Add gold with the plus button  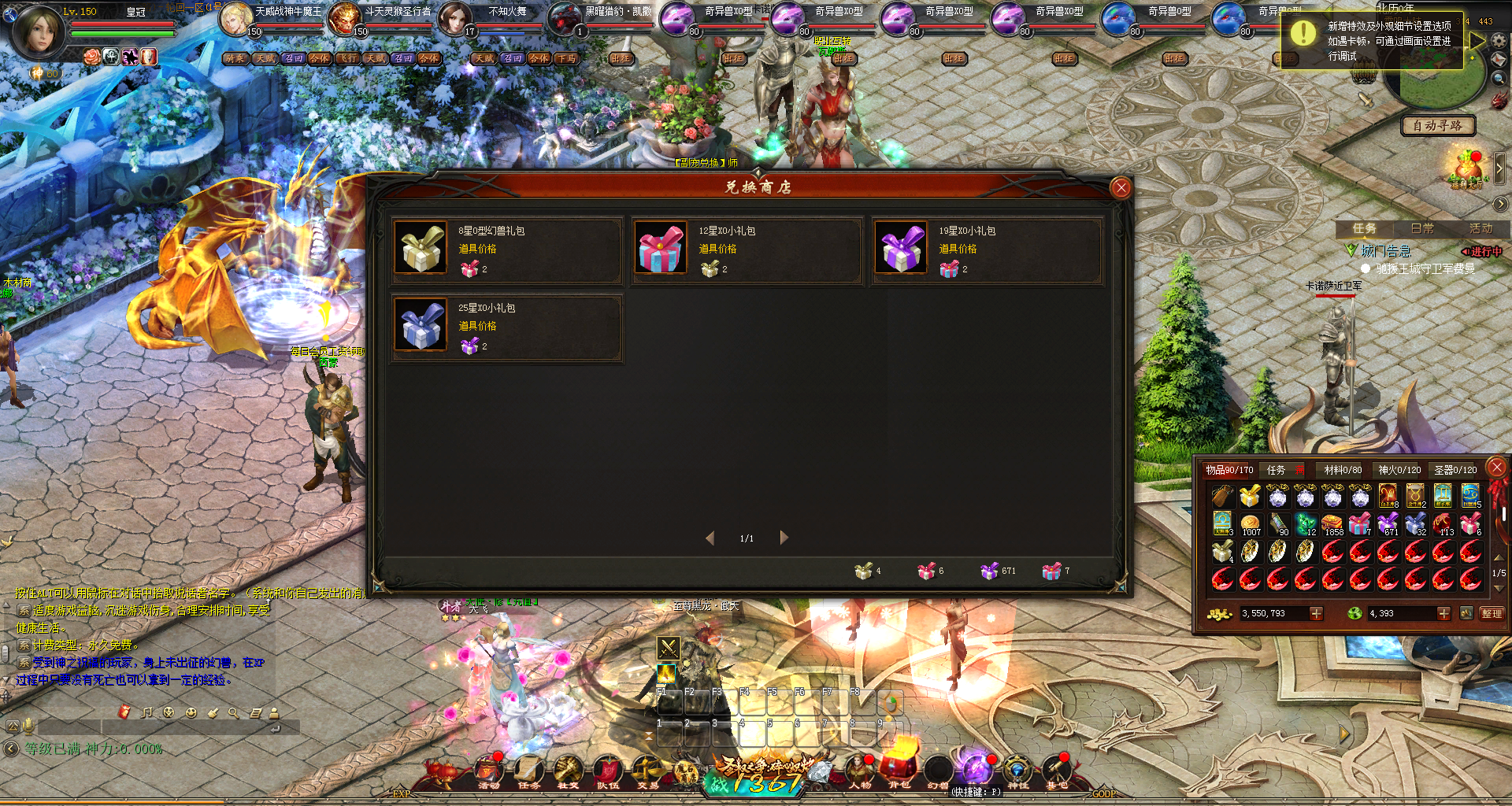(1316, 613)
